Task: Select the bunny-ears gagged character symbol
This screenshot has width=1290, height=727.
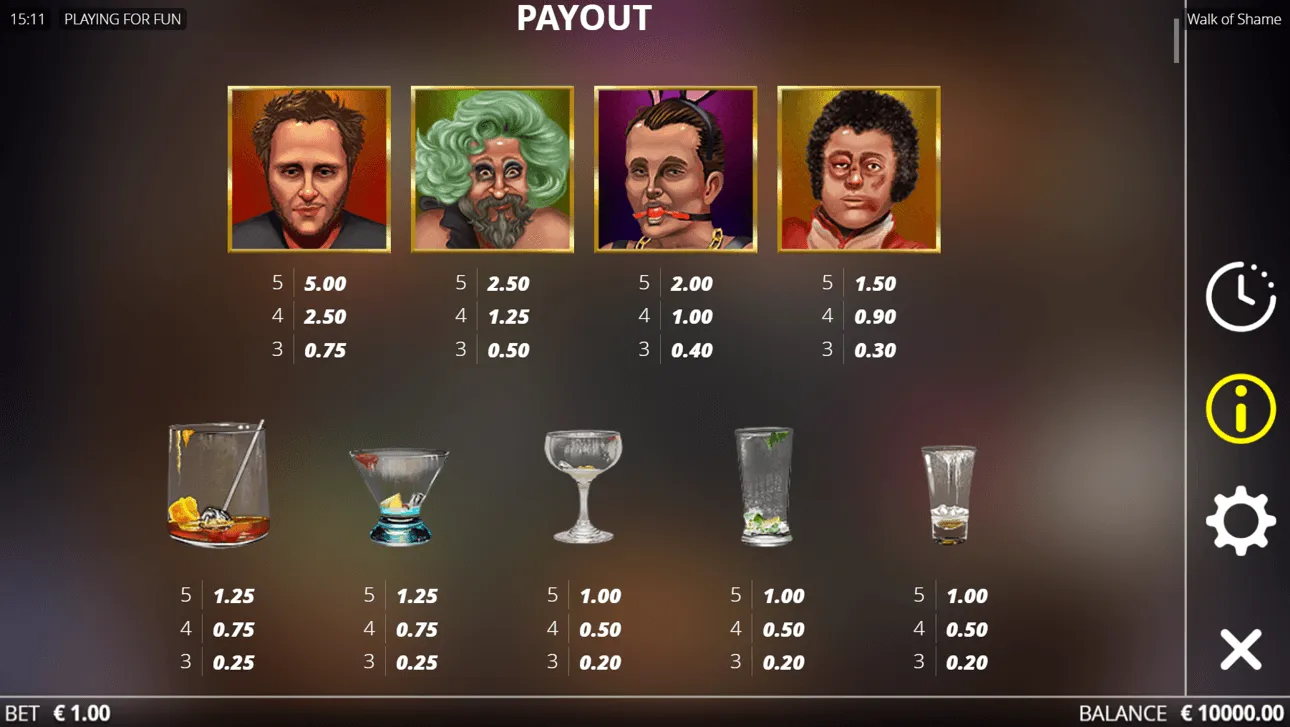Action: [x=675, y=170]
